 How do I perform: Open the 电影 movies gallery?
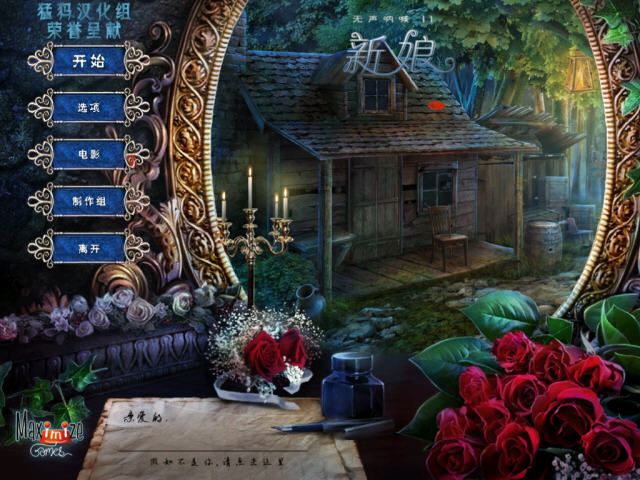coord(88,155)
